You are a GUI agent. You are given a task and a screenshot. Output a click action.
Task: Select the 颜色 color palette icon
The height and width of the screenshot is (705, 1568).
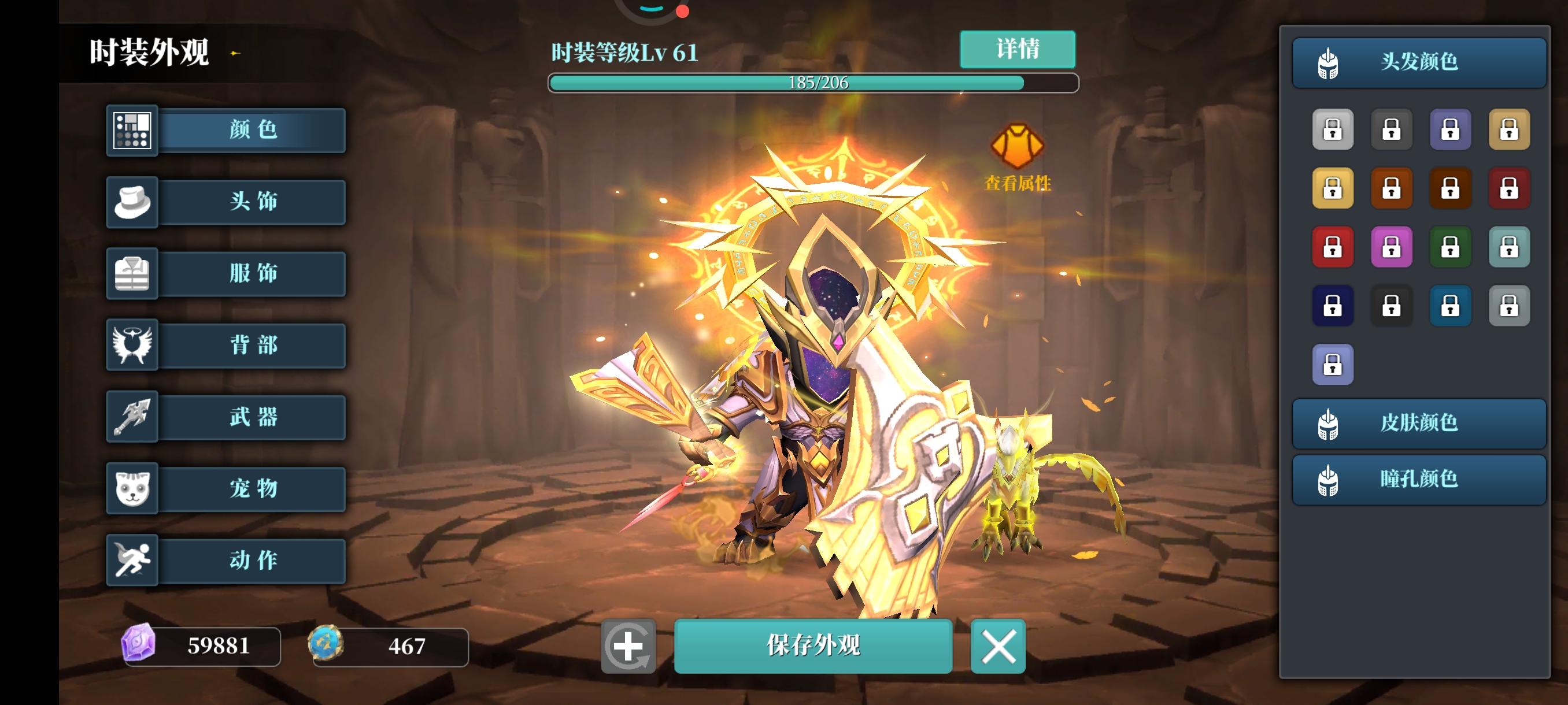click(x=131, y=130)
